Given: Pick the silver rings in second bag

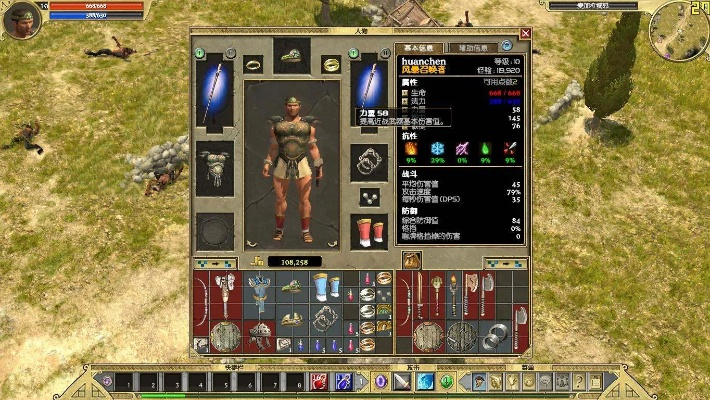Looking at the screenshot, I should (497, 336).
